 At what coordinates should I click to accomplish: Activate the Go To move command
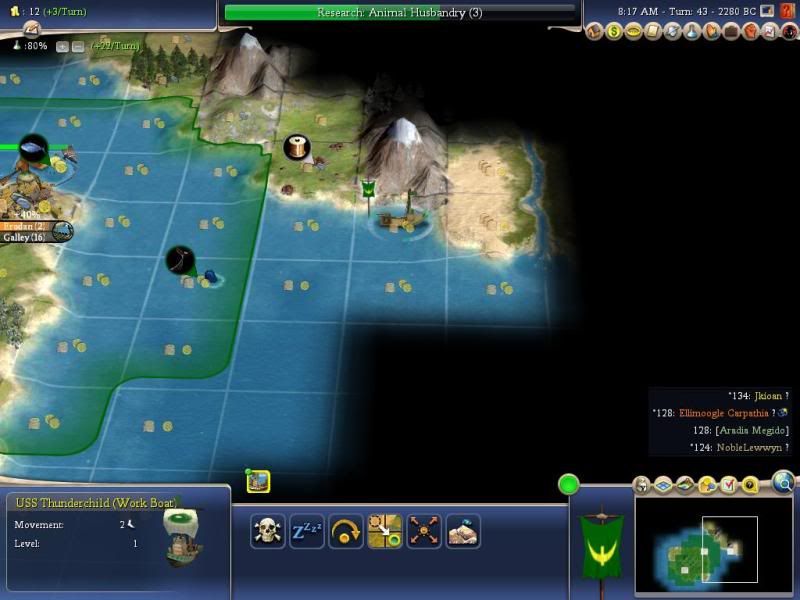click(x=385, y=531)
